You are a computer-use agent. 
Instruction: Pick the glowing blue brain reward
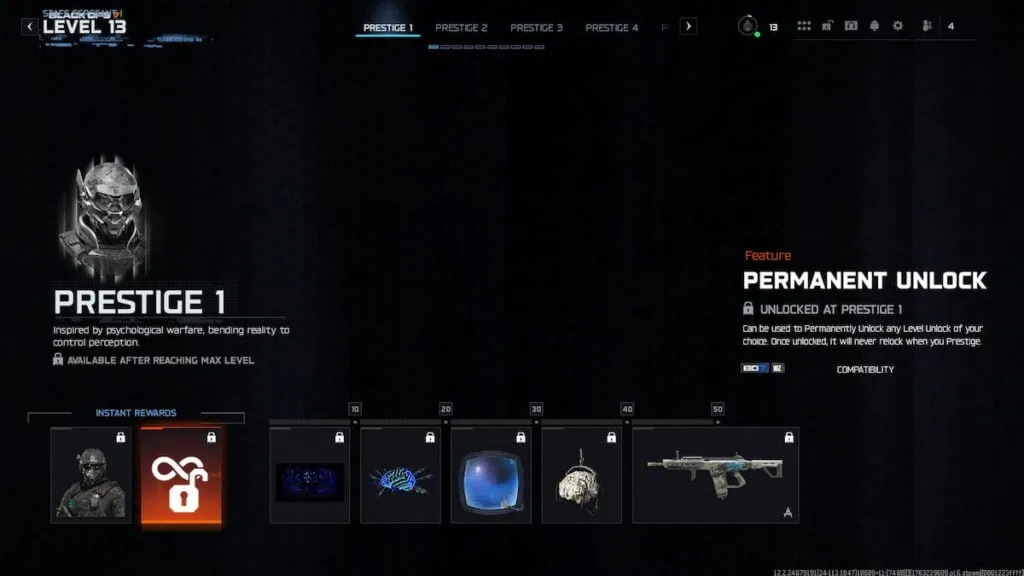coord(400,476)
